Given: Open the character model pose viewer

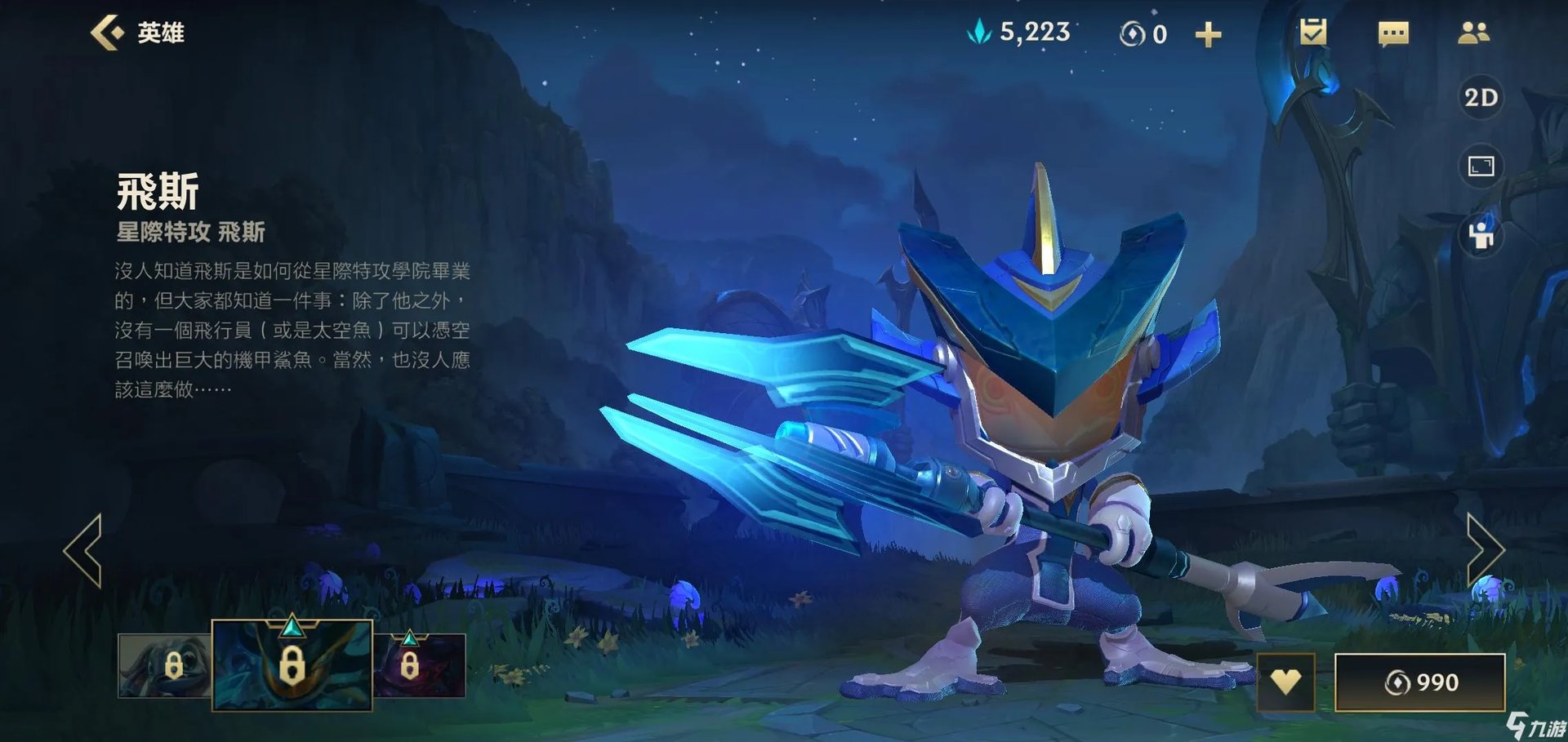Looking at the screenshot, I should point(1481,236).
